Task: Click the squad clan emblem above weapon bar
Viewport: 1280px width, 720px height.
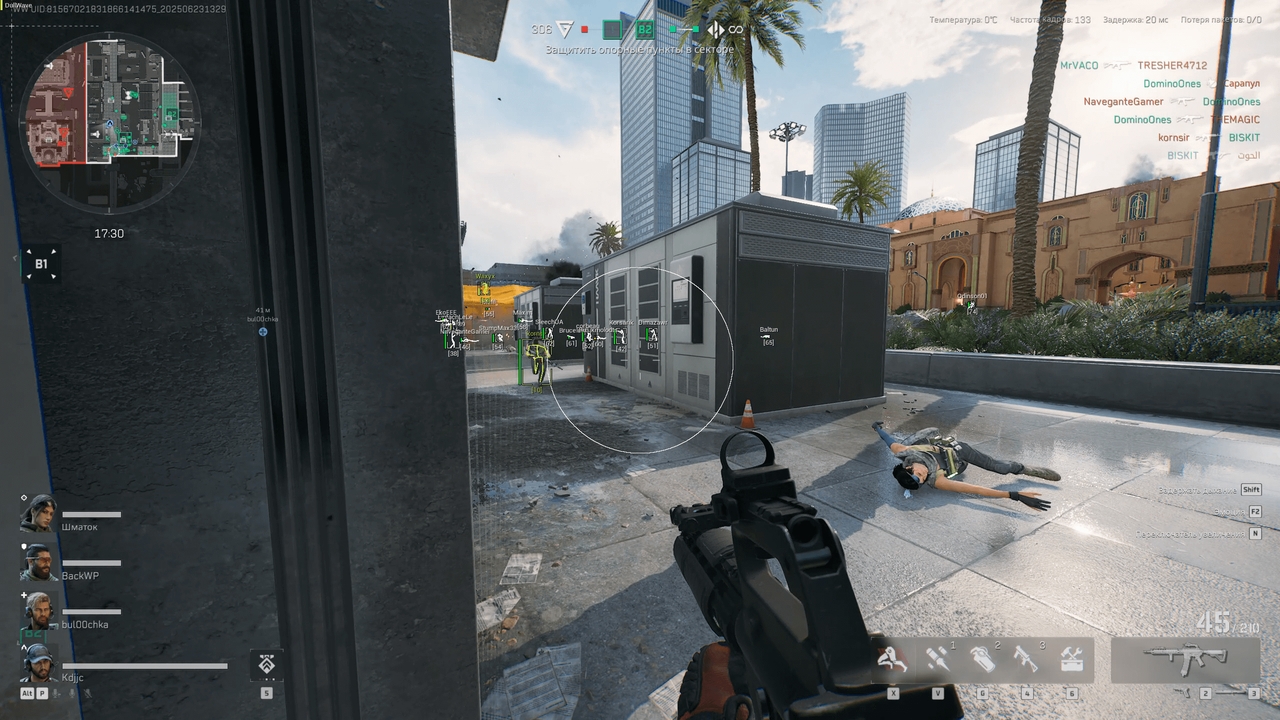Action: pyautogui.click(x=265, y=663)
